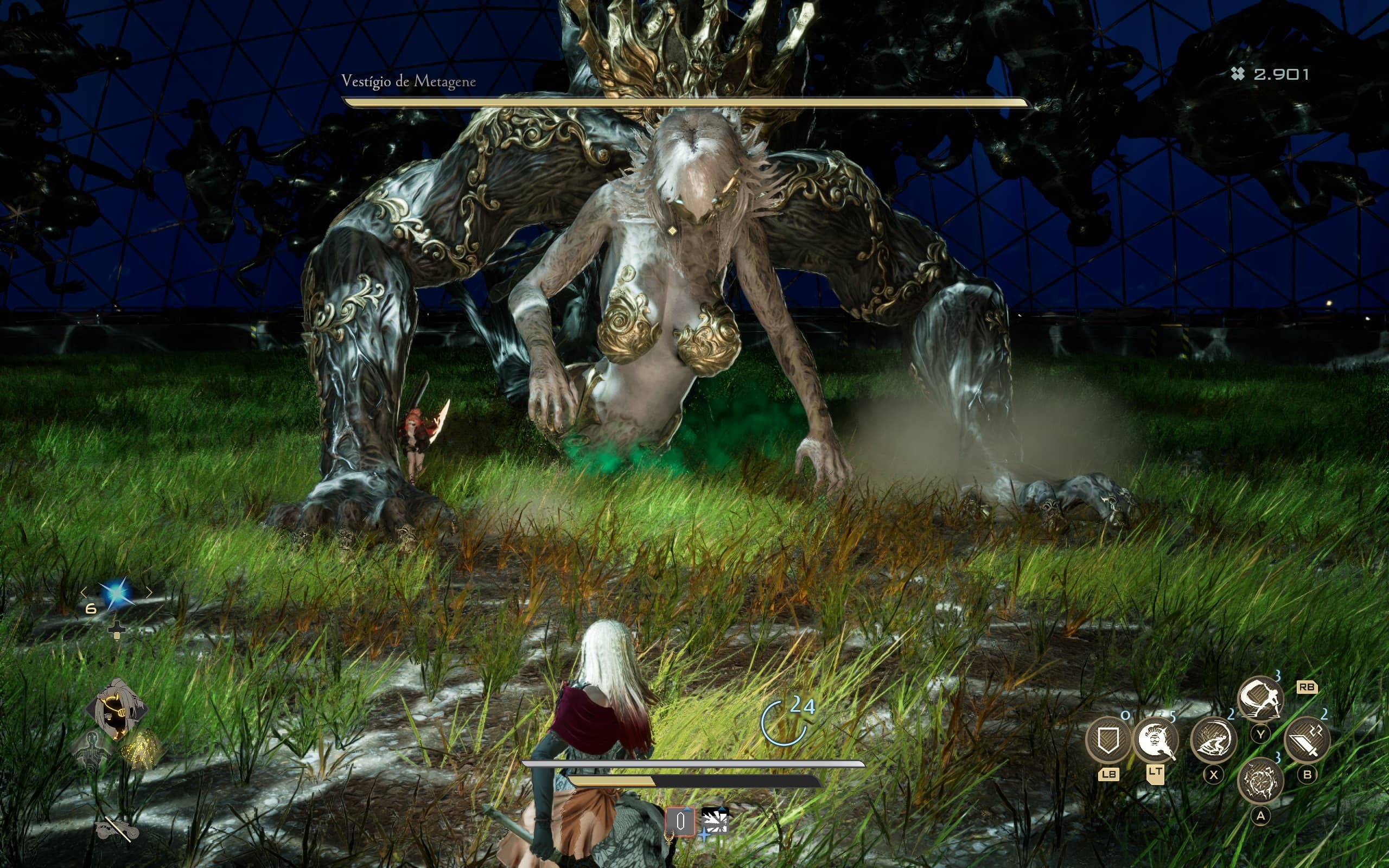
Task: Select the boss name Vestígio de Metagene
Action: click(409, 81)
